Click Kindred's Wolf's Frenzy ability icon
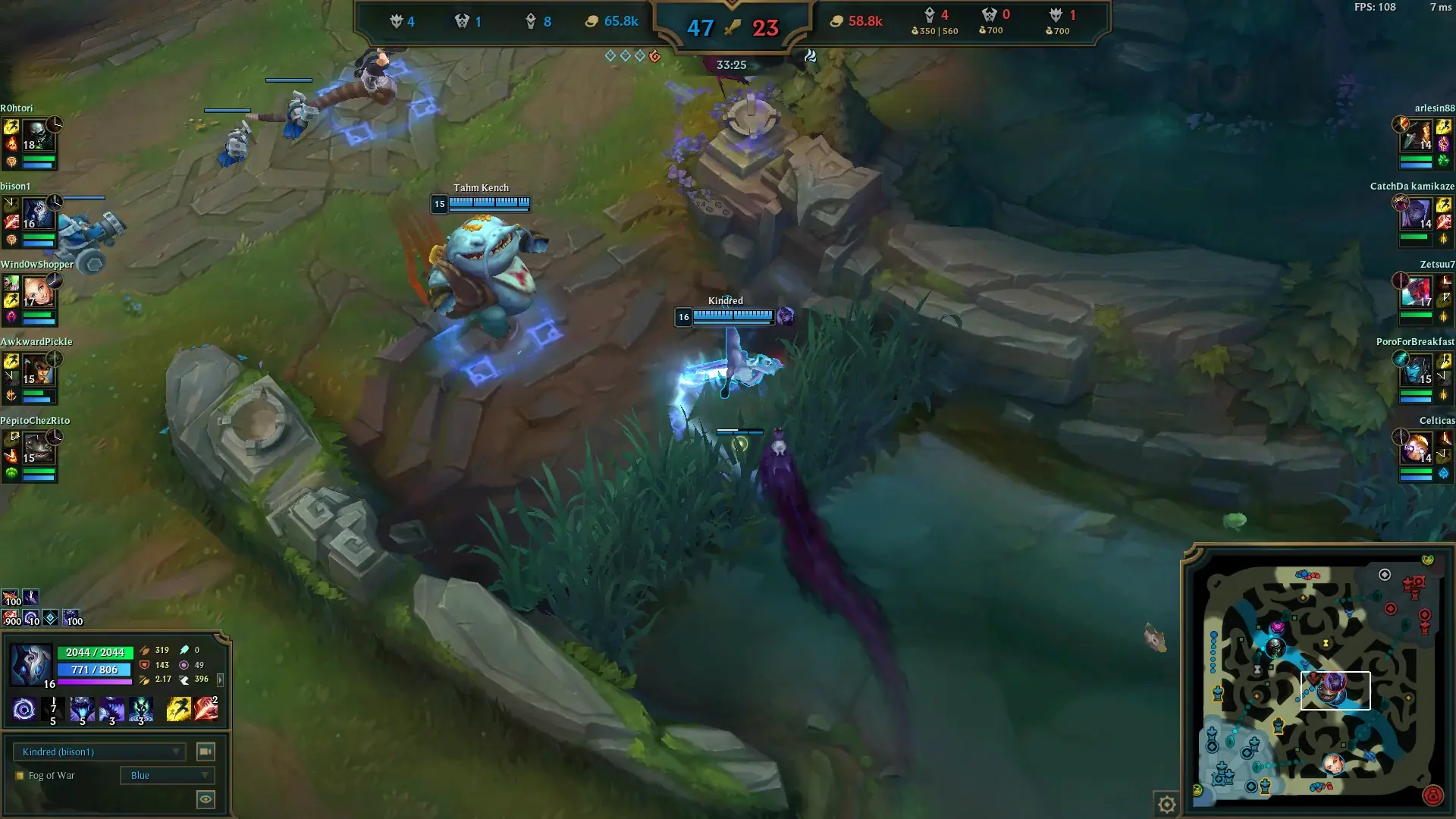This screenshot has height=819, width=1456. (x=83, y=709)
